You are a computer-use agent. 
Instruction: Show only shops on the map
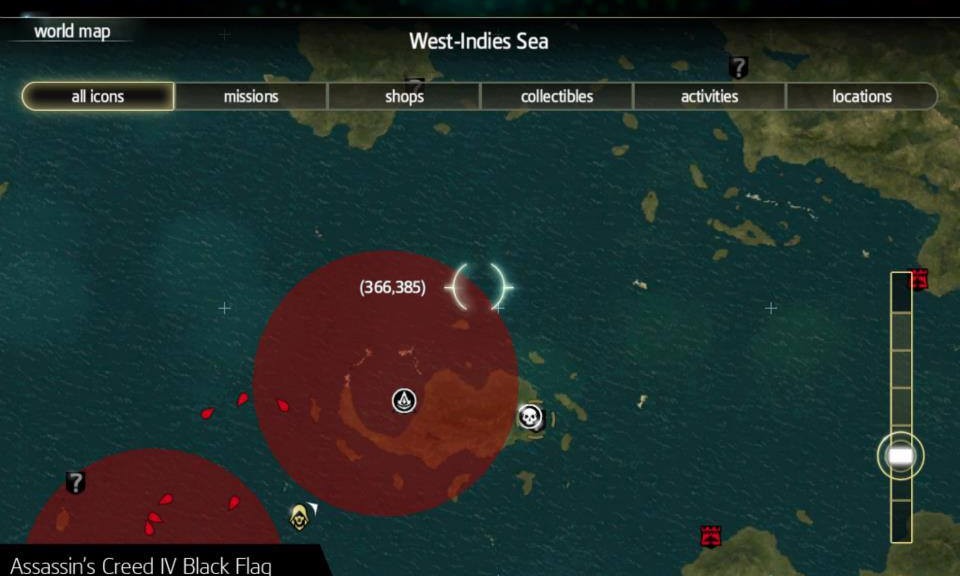tap(404, 97)
